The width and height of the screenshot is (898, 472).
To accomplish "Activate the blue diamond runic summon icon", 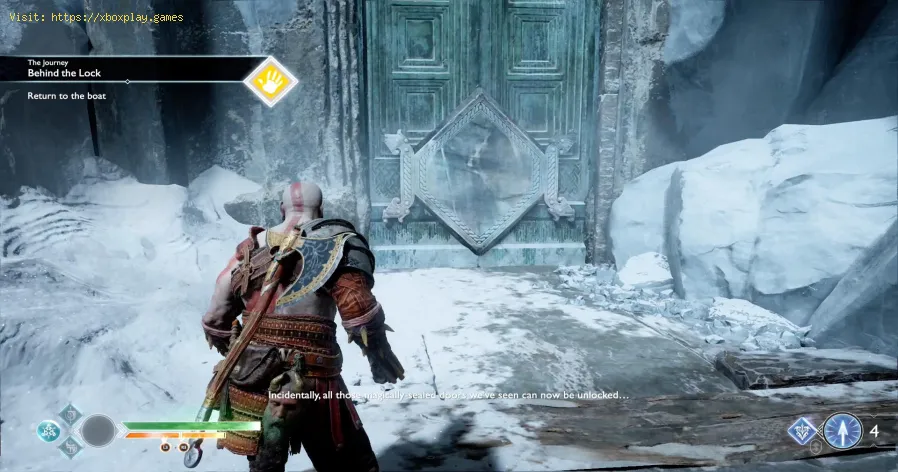I will coord(802,431).
